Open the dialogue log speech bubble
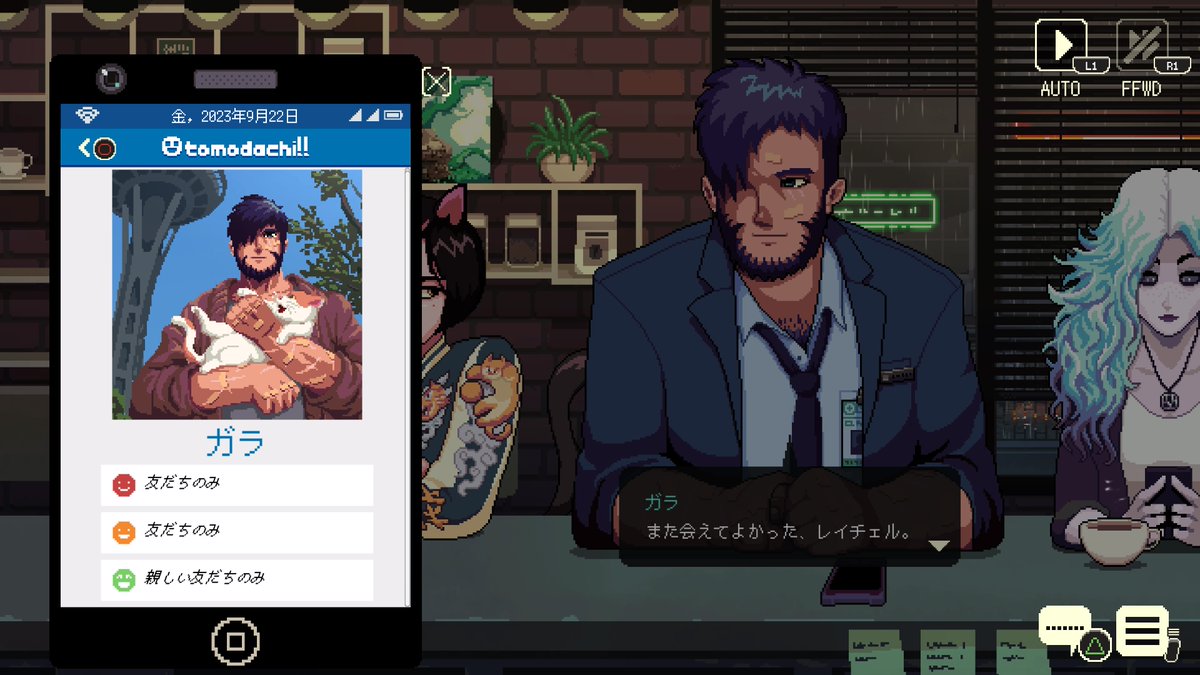The width and height of the screenshot is (1200, 675). coord(1066,628)
